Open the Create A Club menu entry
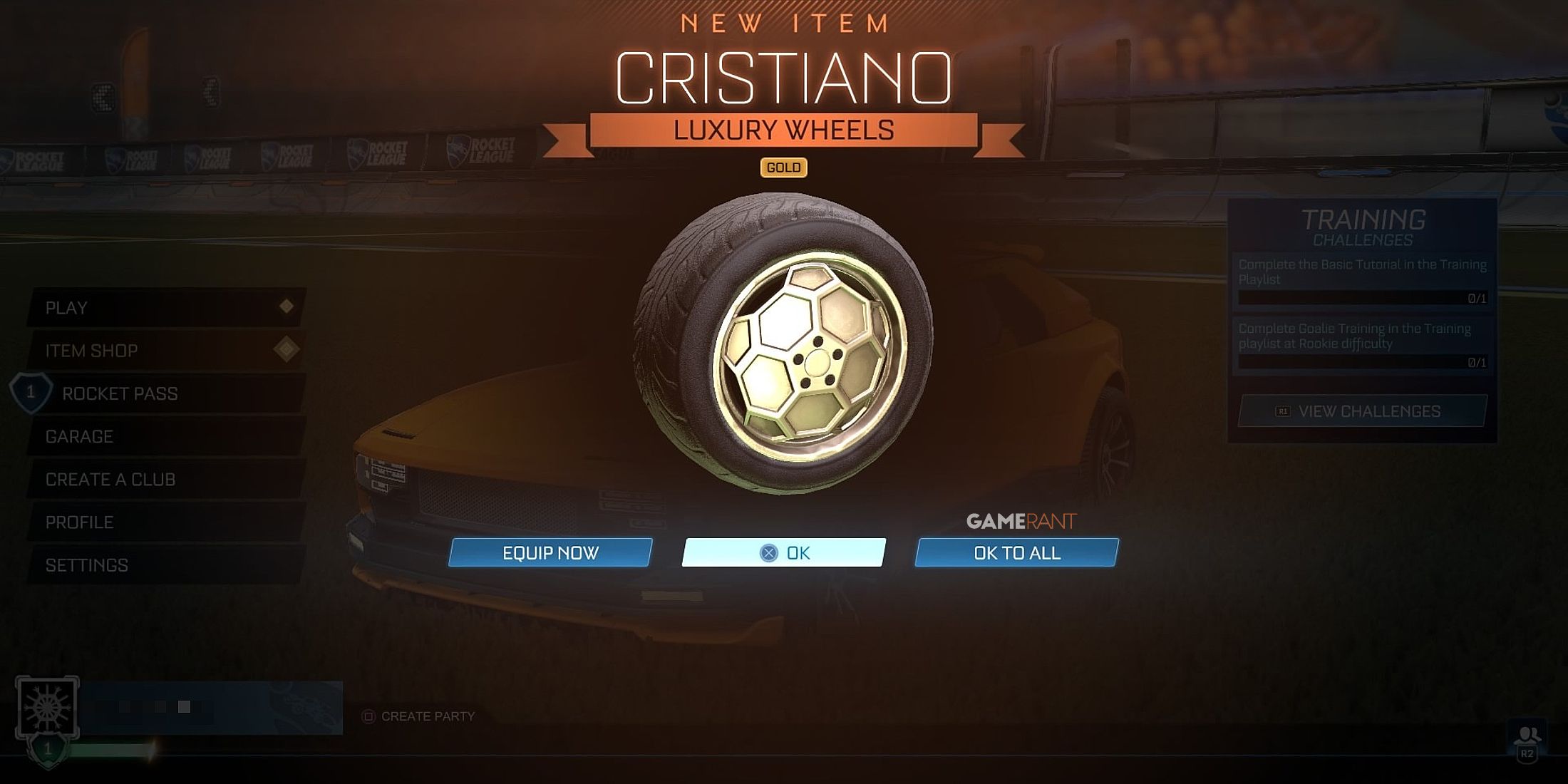The width and height of the screenshot is (1568, 784). [x=108, y=479]
